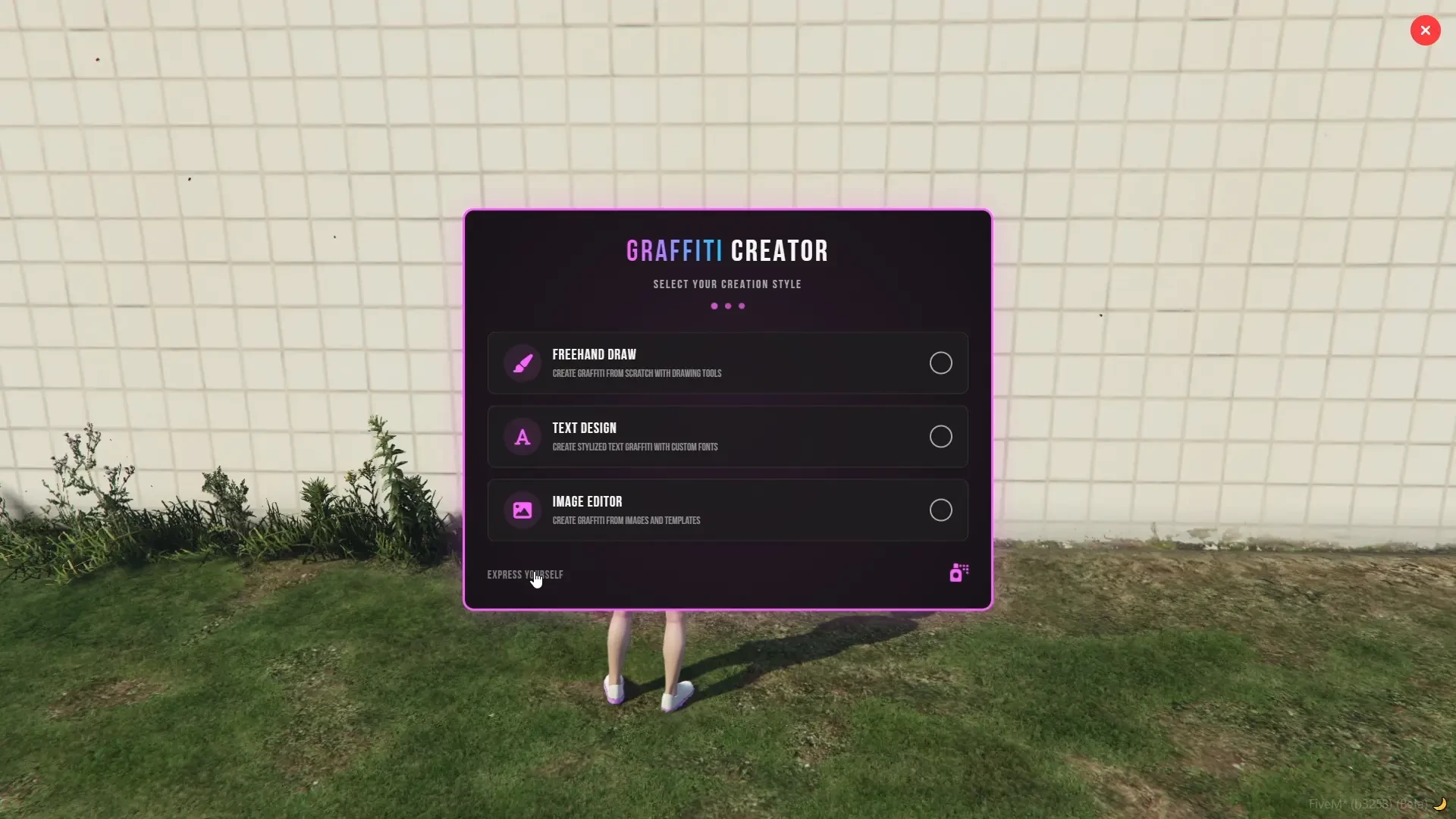Screen dimensions: 1456x819
Task: Click the pink brush inside its circle badge
Action: coord(521,362)
